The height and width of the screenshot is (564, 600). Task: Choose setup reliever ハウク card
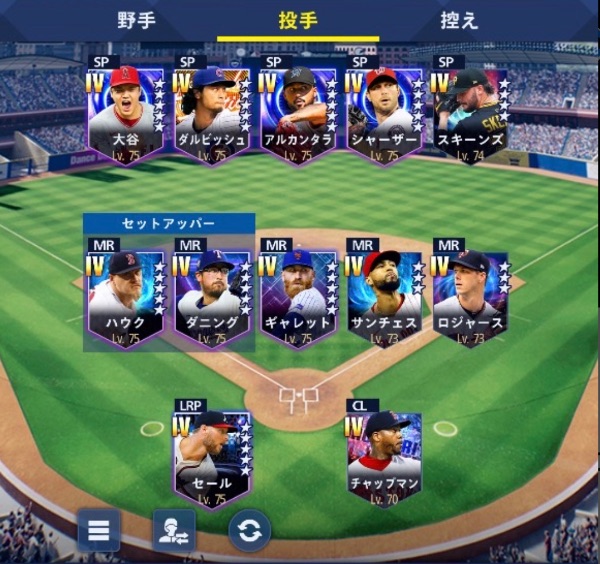coord(125,296)
